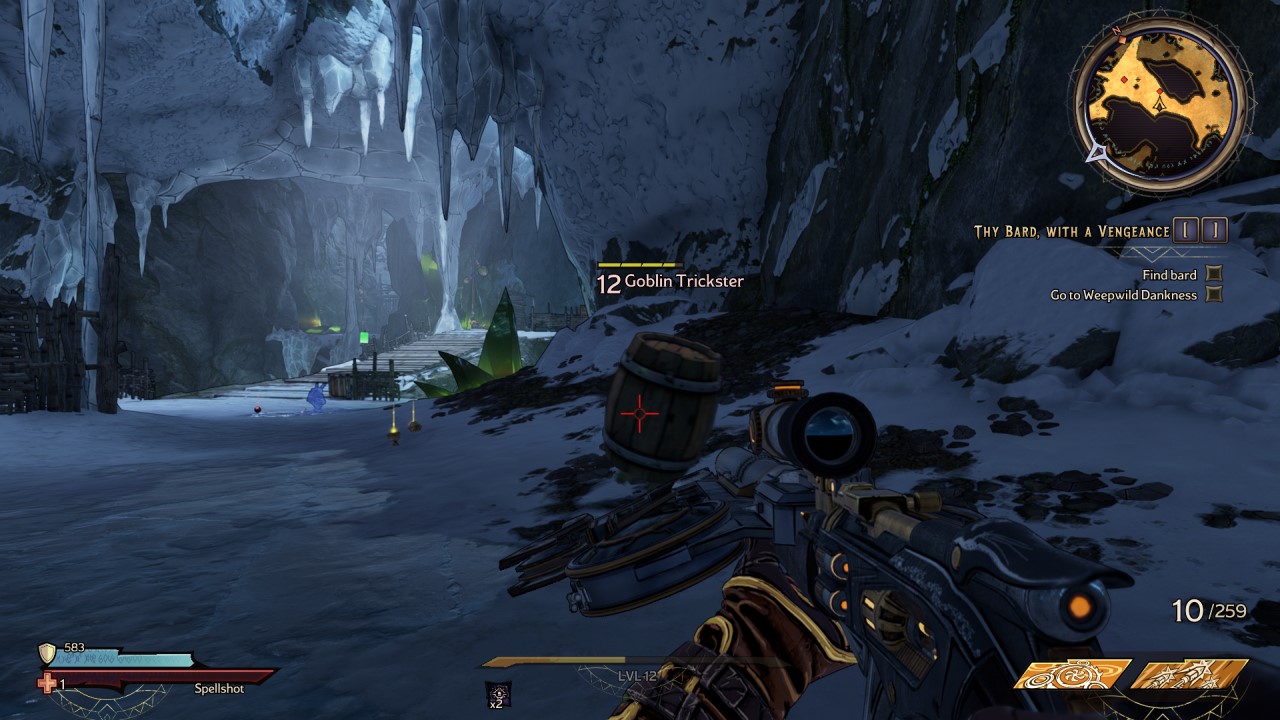
Task: Click the Find bard objective checkbox
Action: (1214, 274)
